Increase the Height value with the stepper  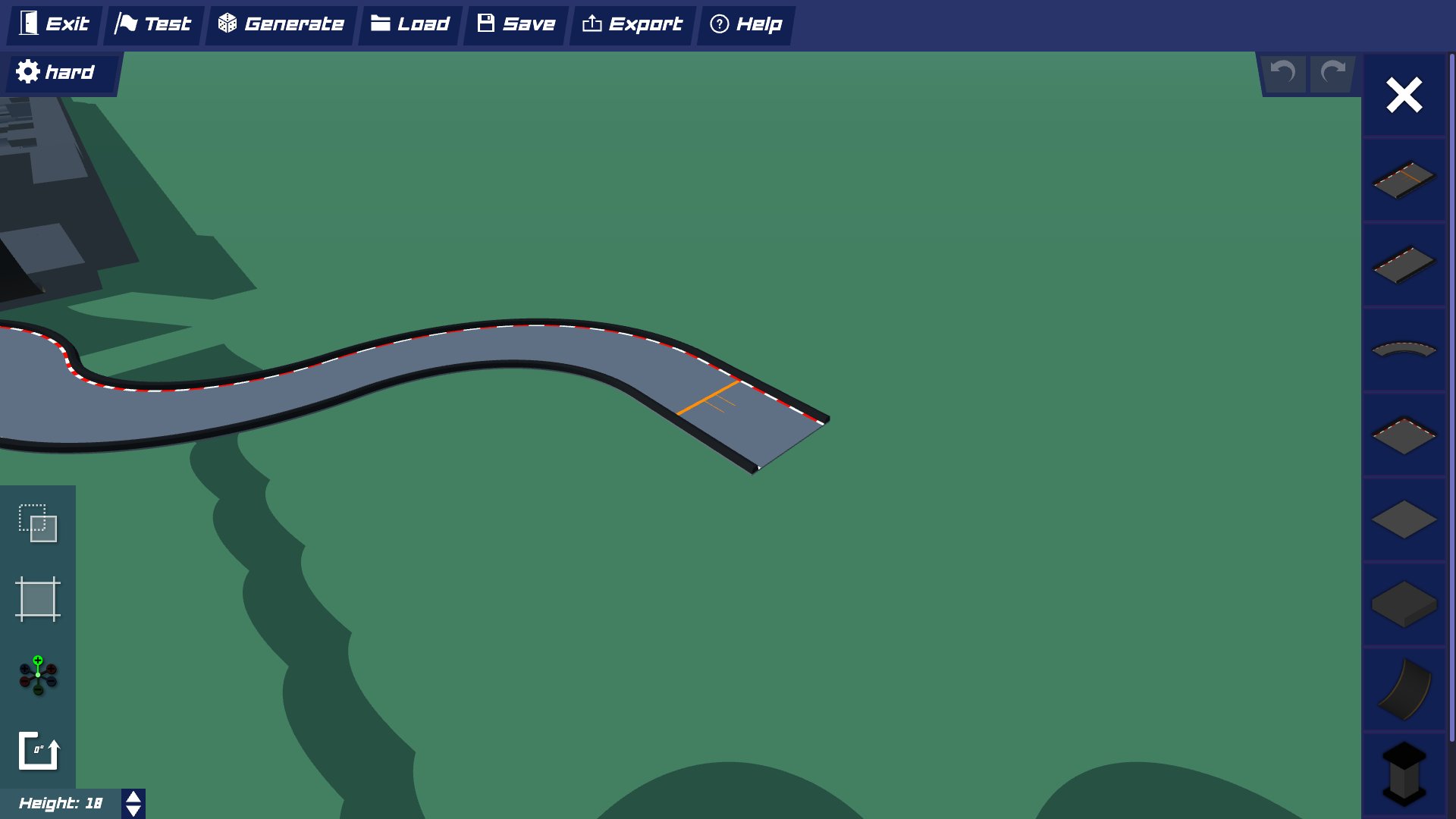[x=133, y=797]
